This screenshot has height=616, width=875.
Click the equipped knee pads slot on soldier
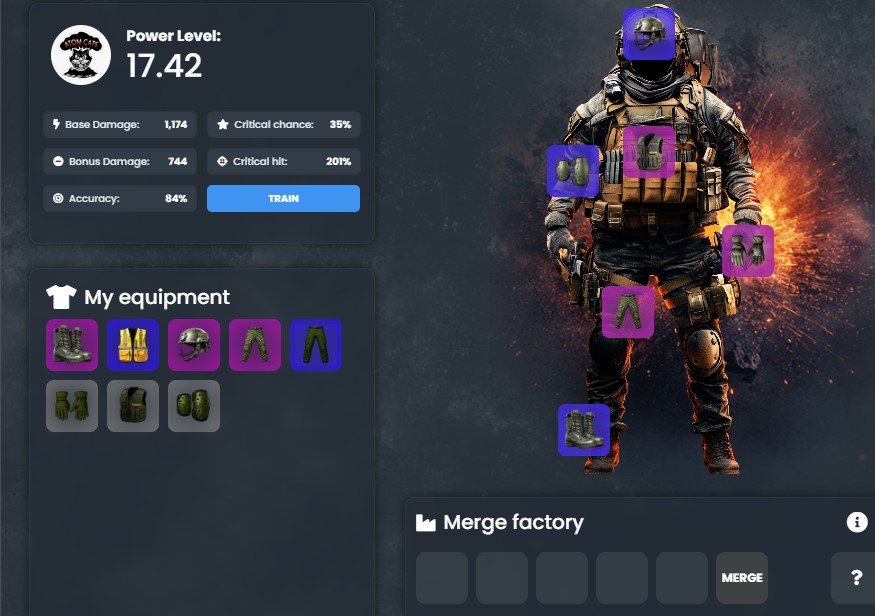573,171
